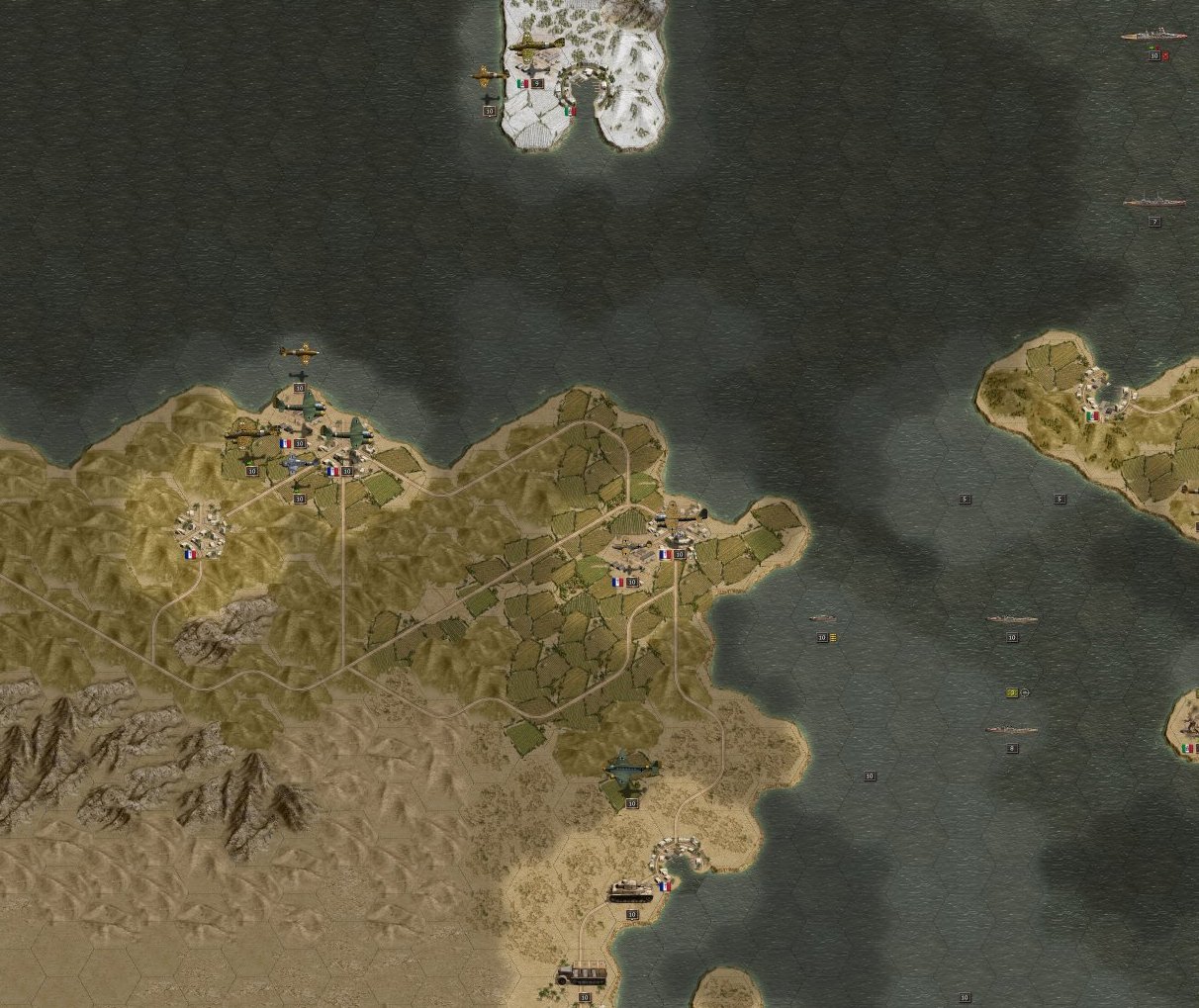Select the lone bomber south of the vineyards
1199x1008 pixels.
[631, 769]
